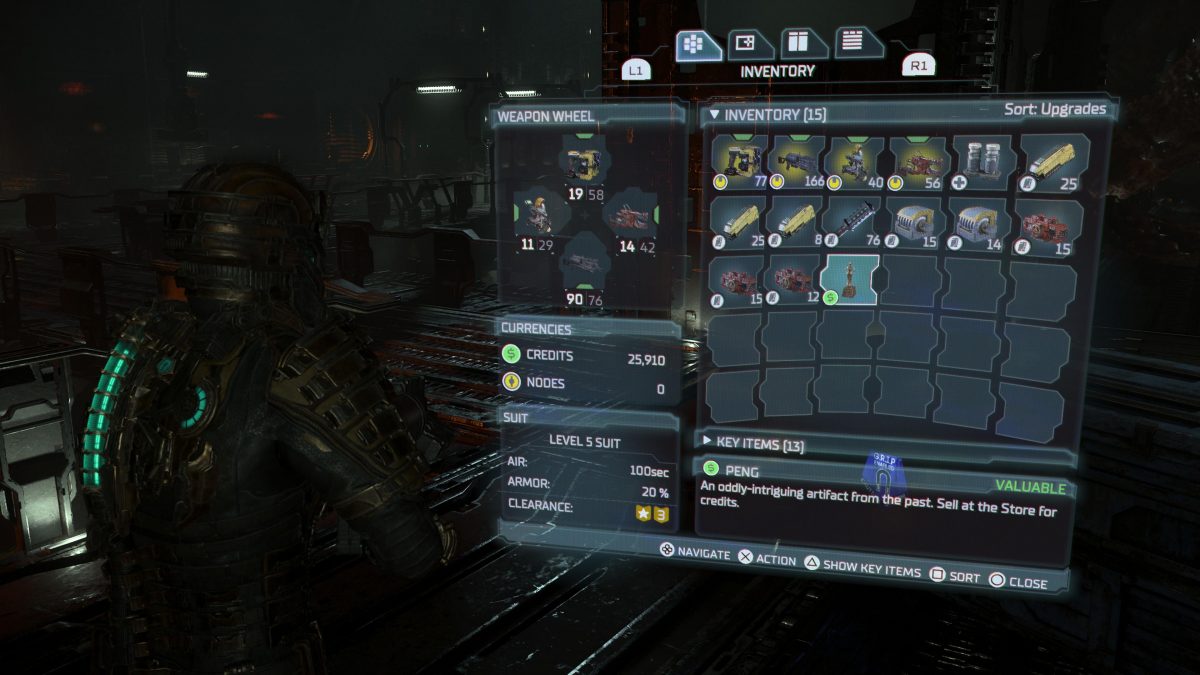This screenshot has height=675, width=1200.
Task: Open the two-column panel tab
Action: click(x=801, y=44)
